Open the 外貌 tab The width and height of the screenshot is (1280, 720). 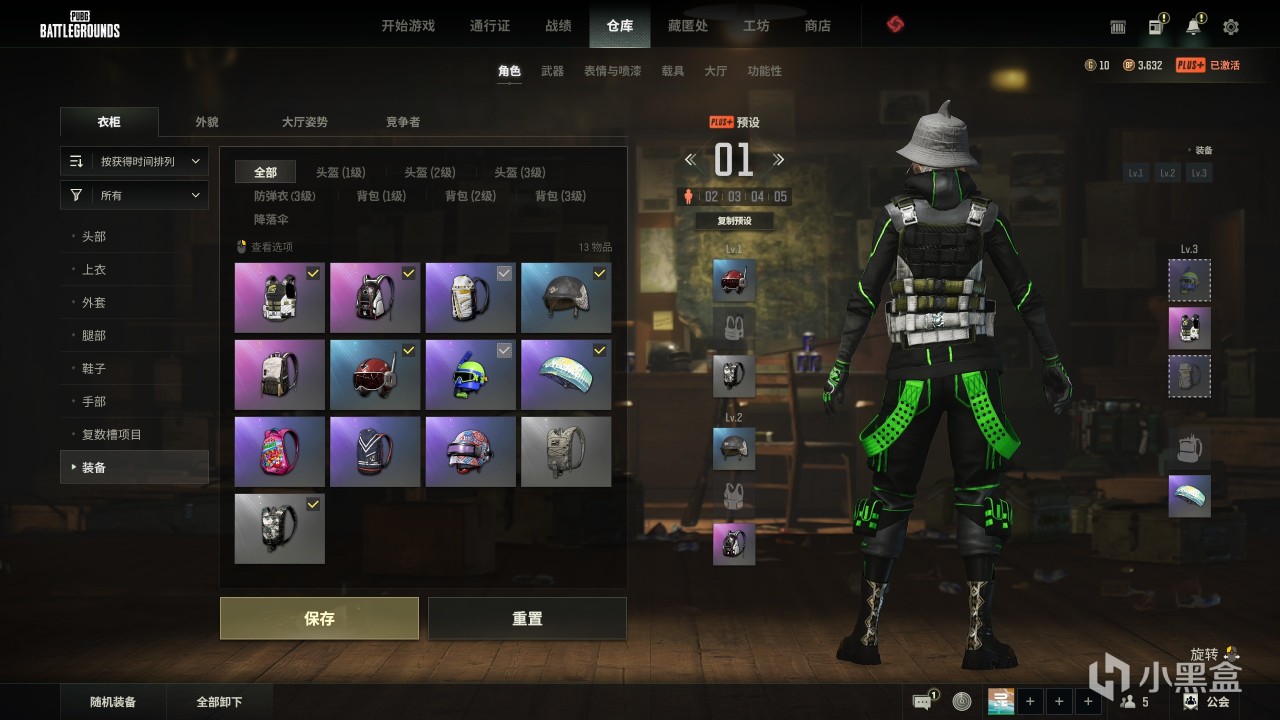point(207,122)
